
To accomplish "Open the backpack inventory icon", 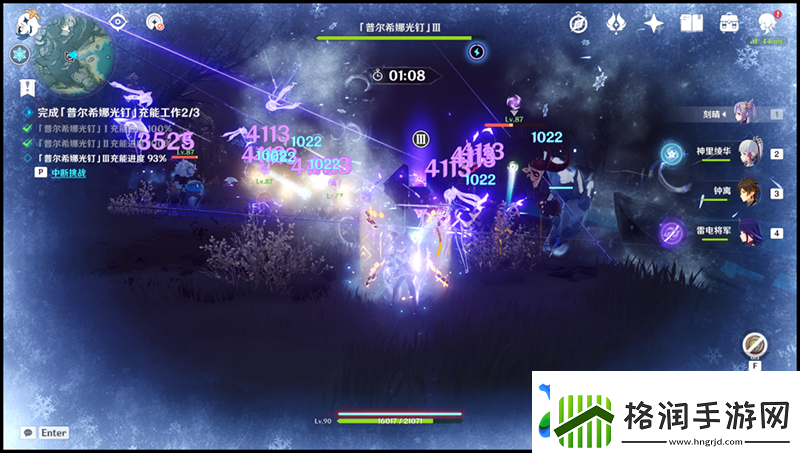I will (729, 23).
